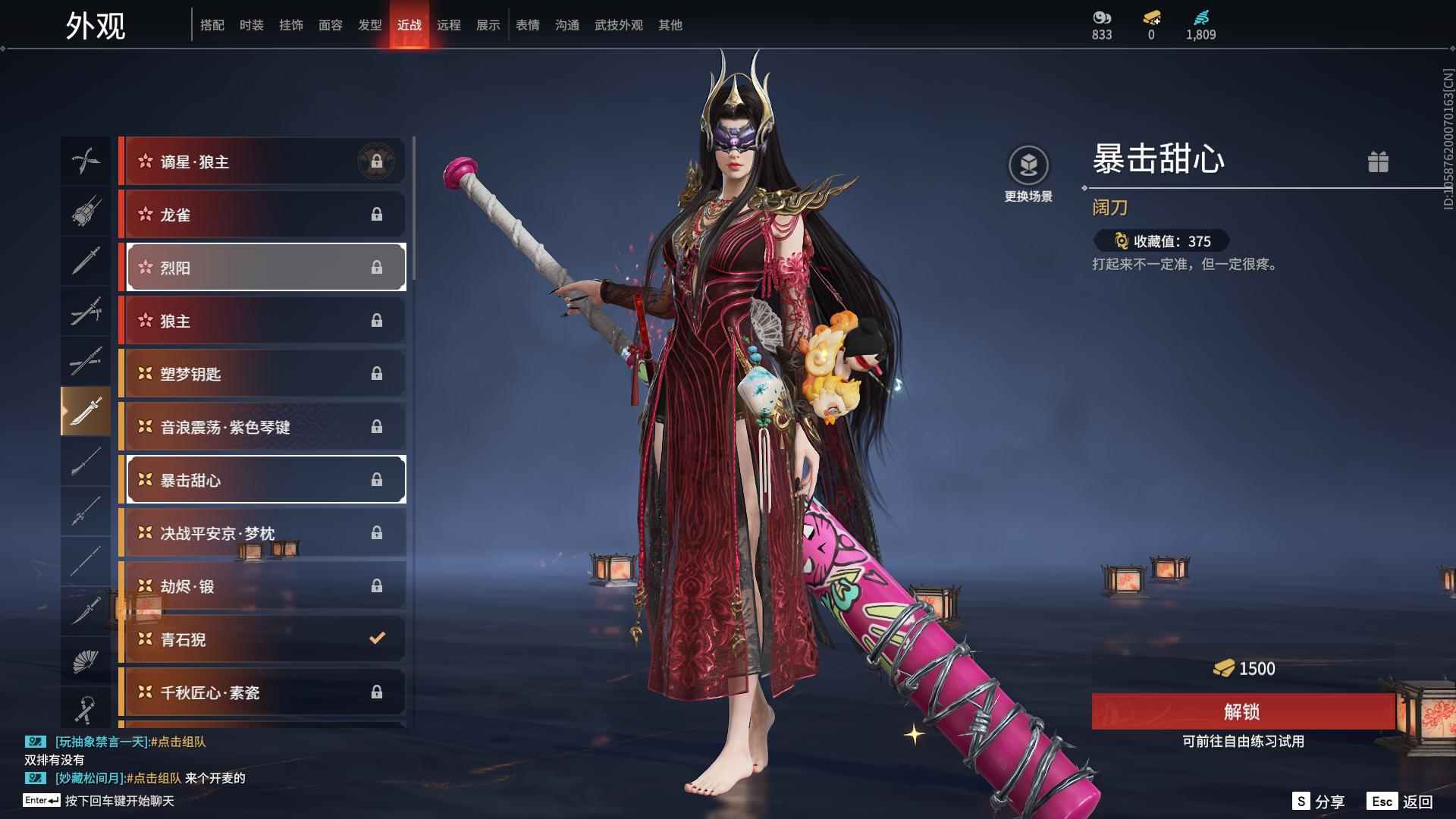The height and width of the screenshot is (819, 1456).
Task: Switch to the 远程 tab
Action: 450,24
